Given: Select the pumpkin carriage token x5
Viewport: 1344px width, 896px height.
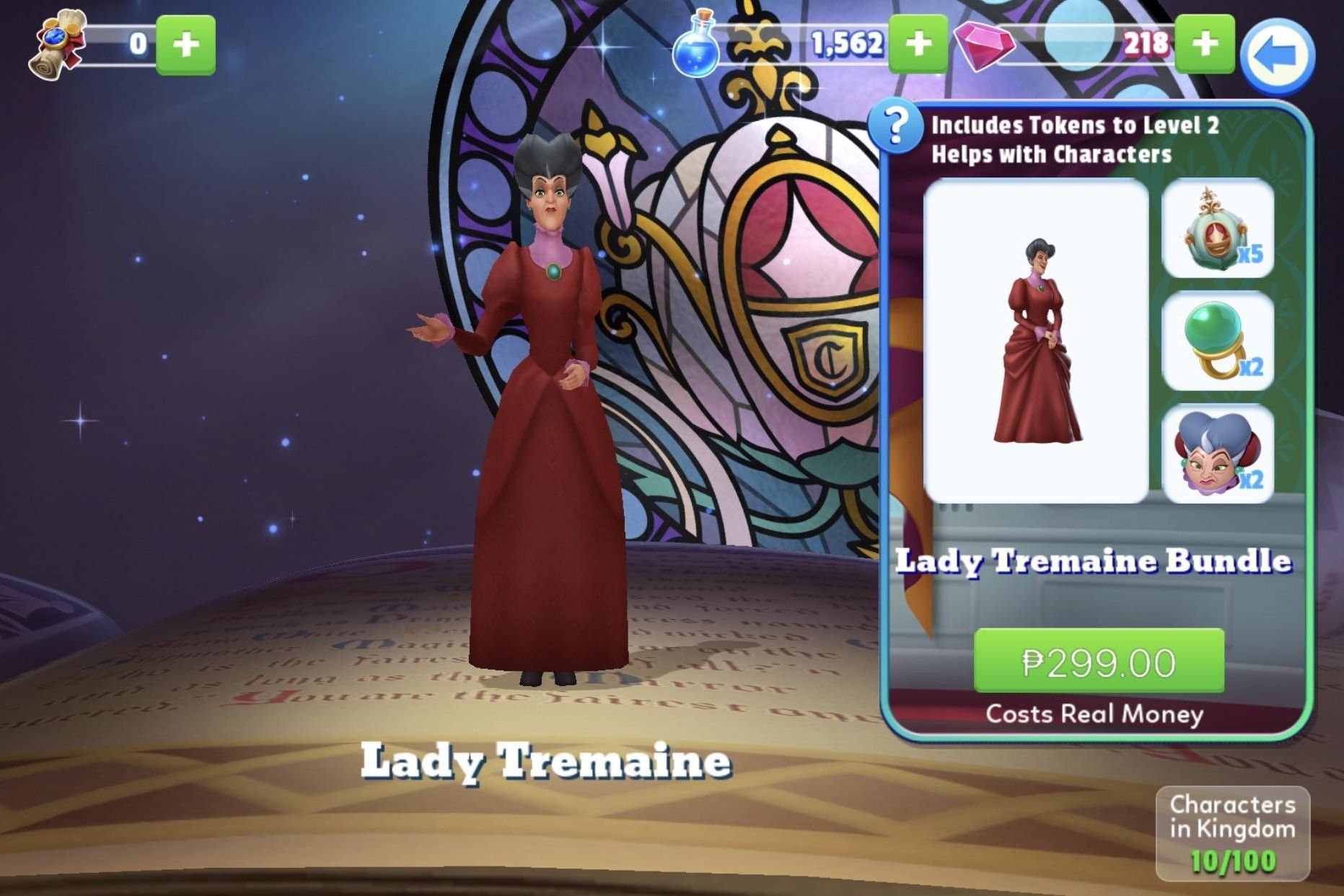Looking at the screenshot, I should coord(1218,228).
